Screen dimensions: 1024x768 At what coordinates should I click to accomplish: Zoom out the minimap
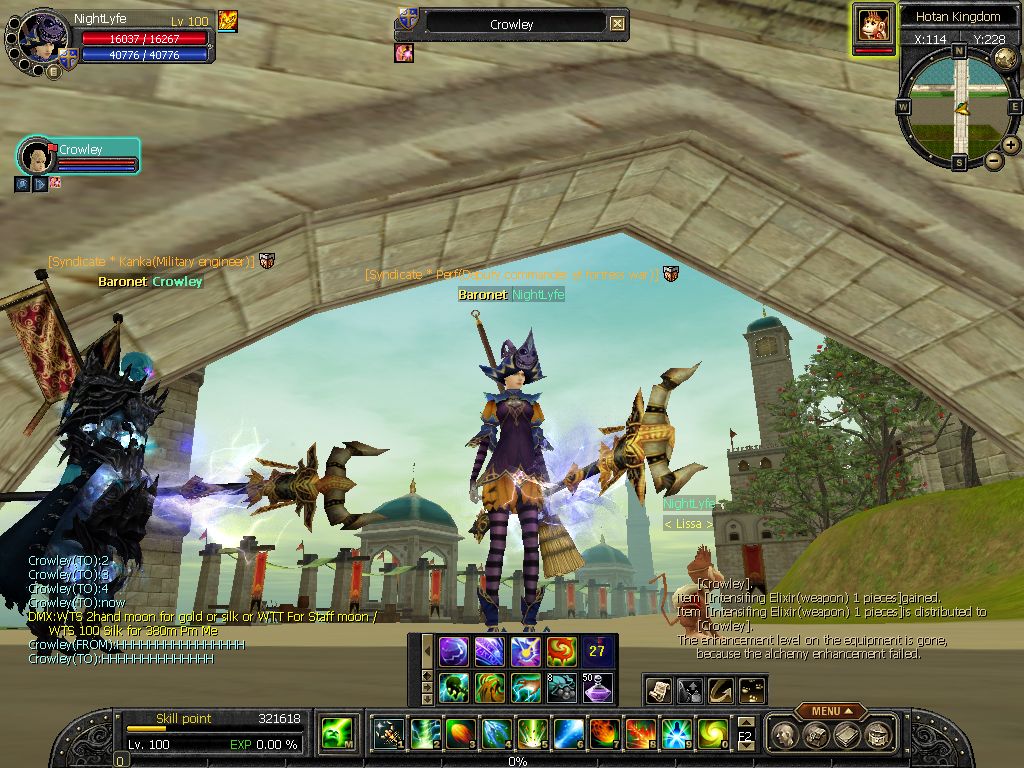coord(994,160)
